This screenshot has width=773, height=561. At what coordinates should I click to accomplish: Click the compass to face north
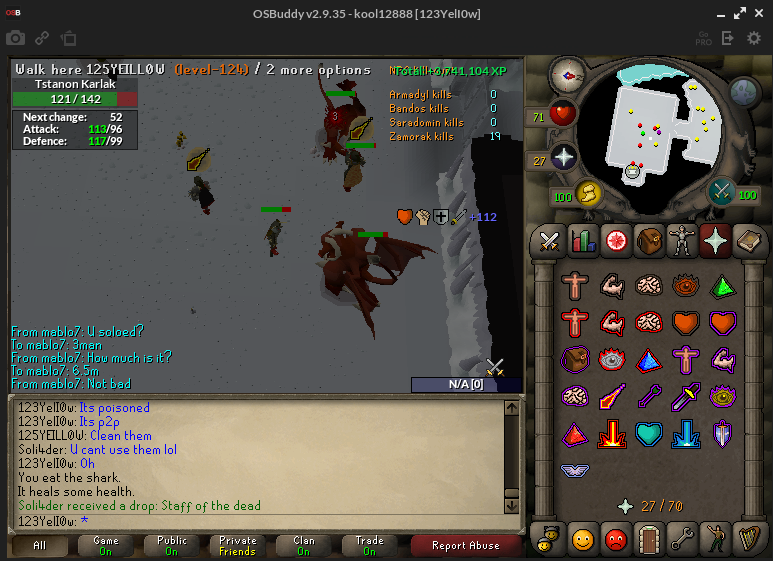click(x=567, y=75)
